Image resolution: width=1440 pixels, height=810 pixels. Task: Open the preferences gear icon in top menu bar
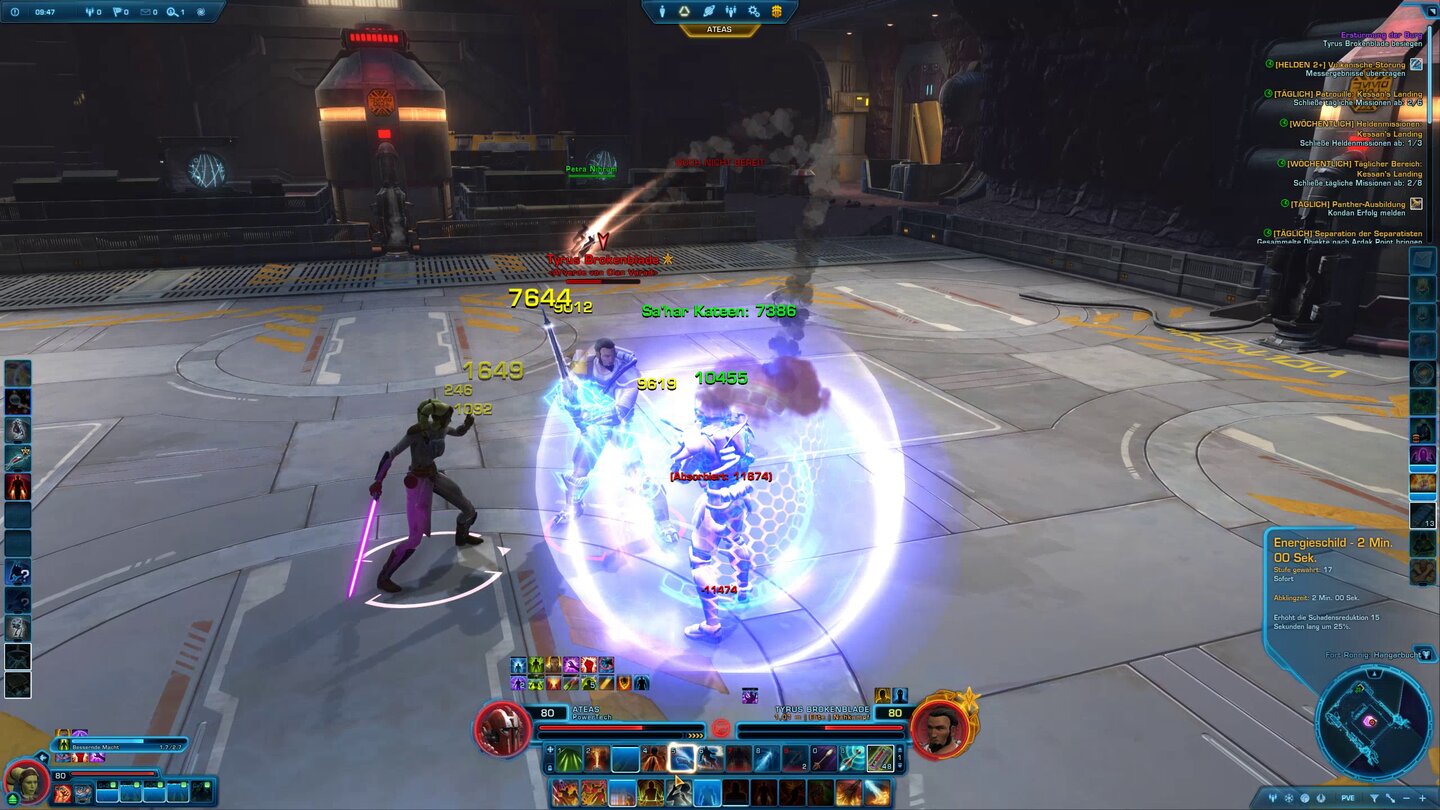(753, 11)
